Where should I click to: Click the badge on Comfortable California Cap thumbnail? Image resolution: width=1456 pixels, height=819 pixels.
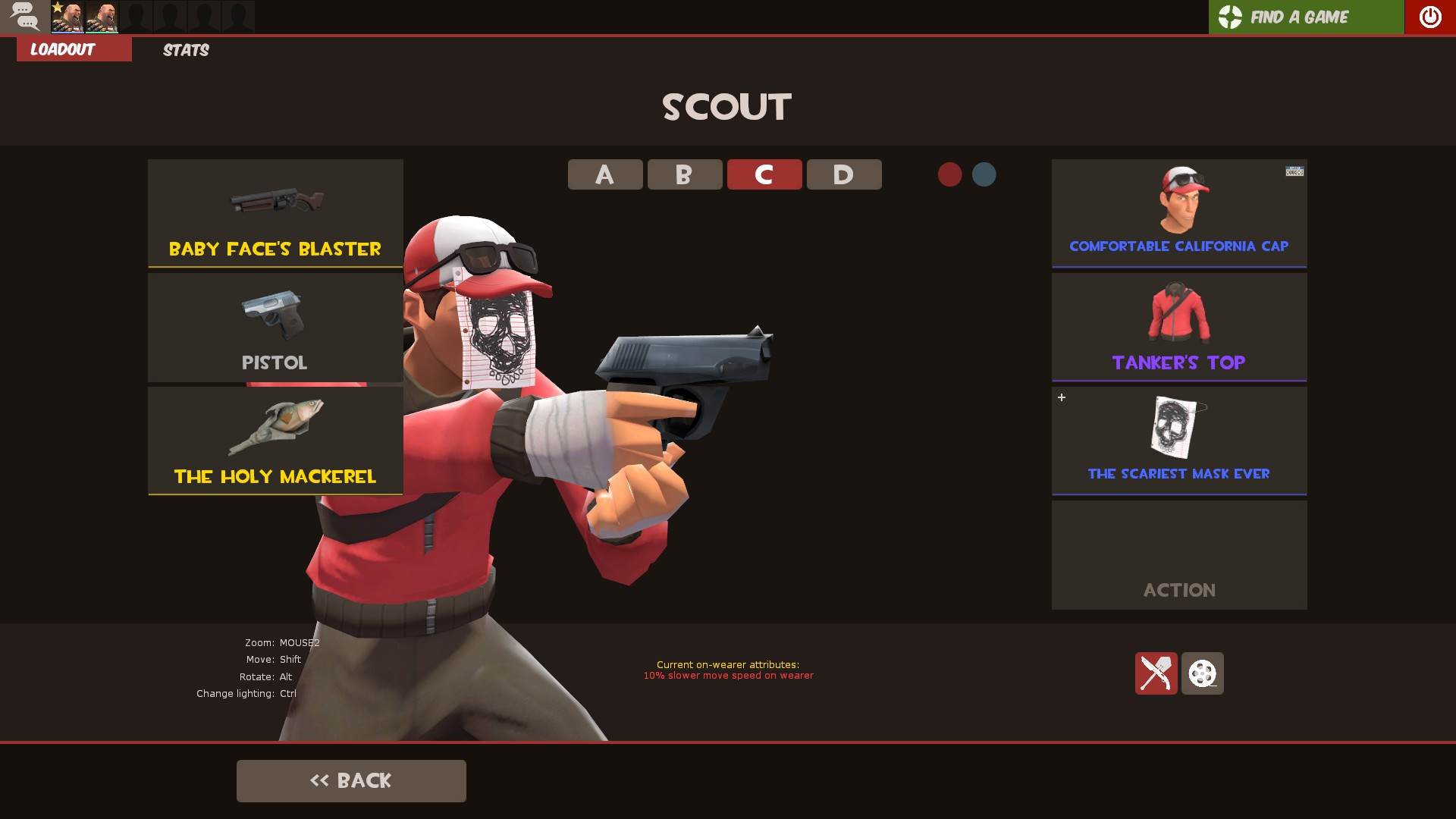1294,171
